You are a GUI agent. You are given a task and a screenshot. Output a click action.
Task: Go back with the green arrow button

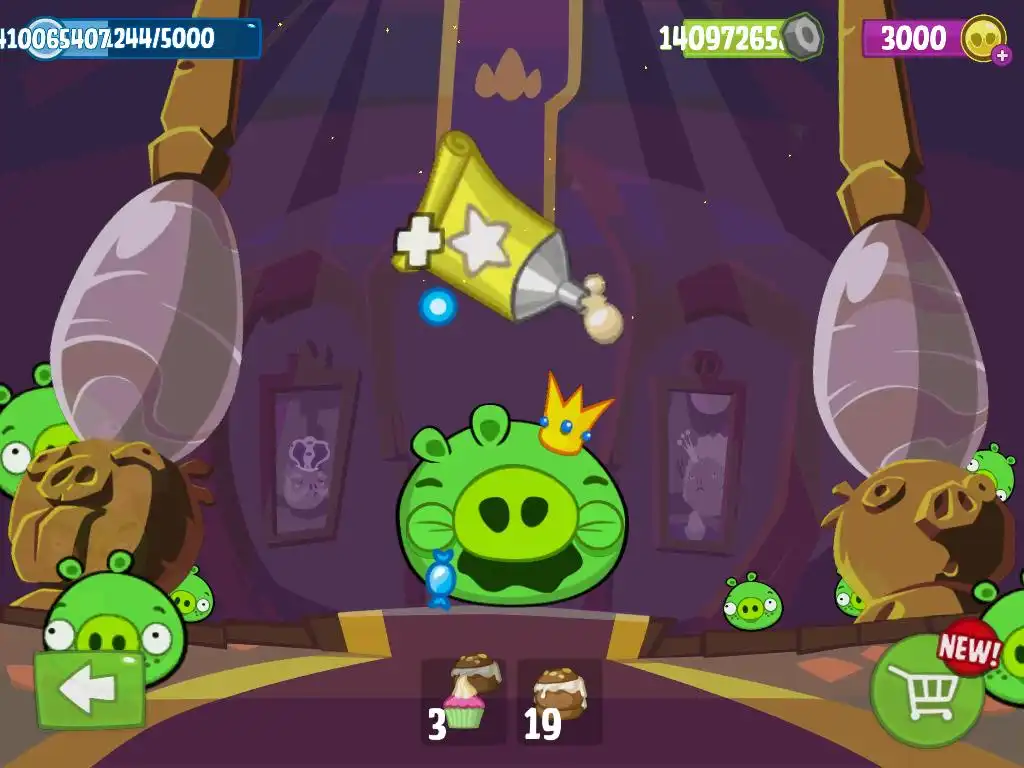(x=89, y=690)
